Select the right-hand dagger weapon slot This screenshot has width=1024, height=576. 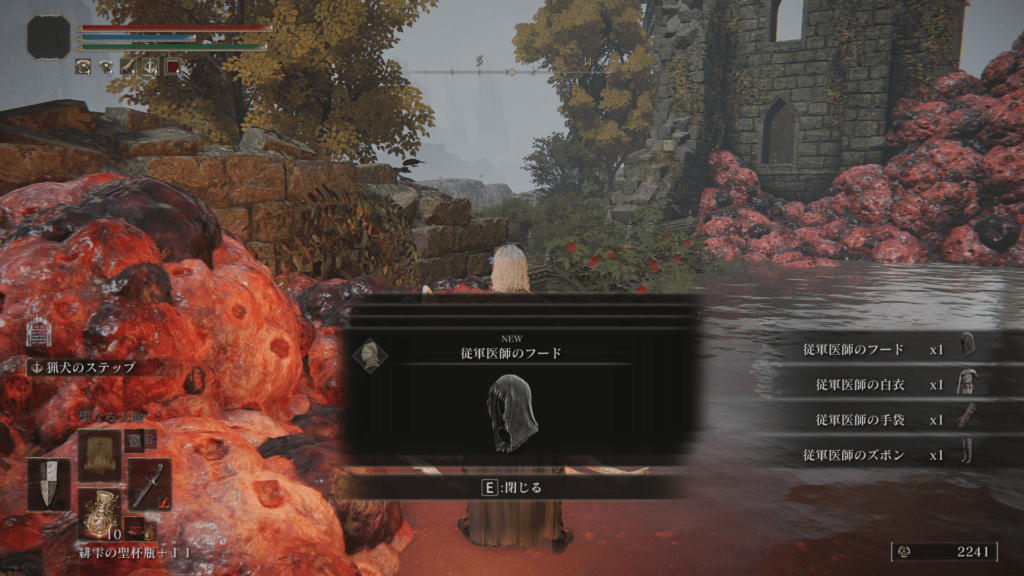149,485
